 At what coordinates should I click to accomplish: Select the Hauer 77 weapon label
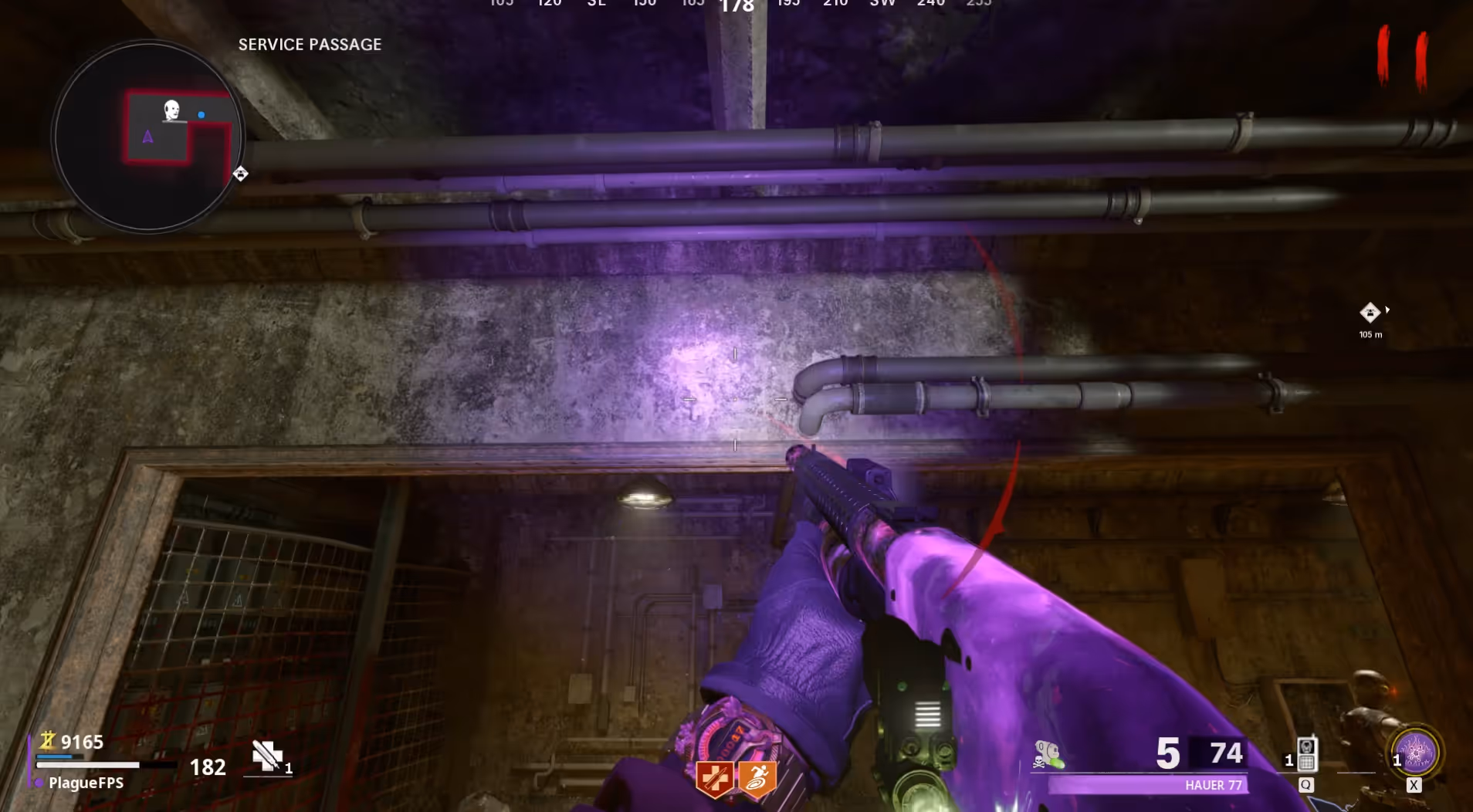click(x=1214, y=785)
